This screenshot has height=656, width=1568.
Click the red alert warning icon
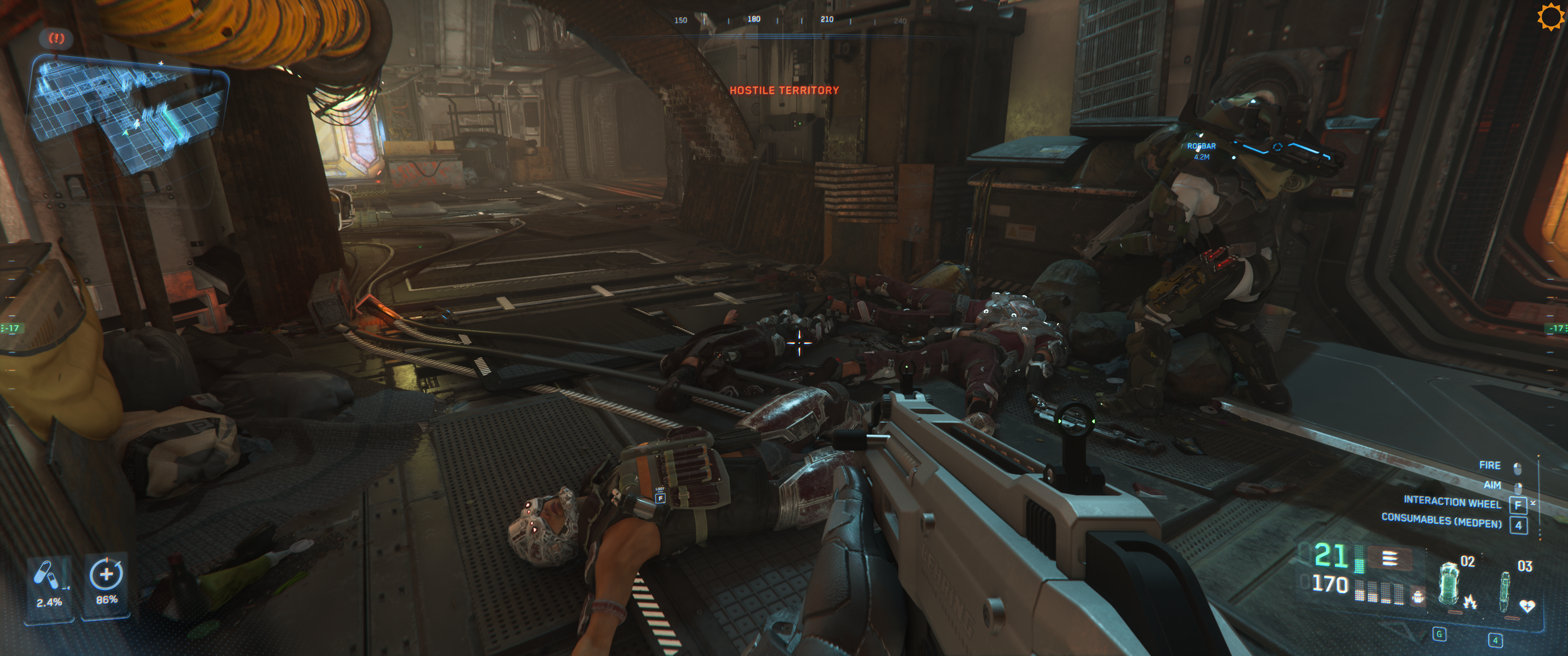point(57,38)
